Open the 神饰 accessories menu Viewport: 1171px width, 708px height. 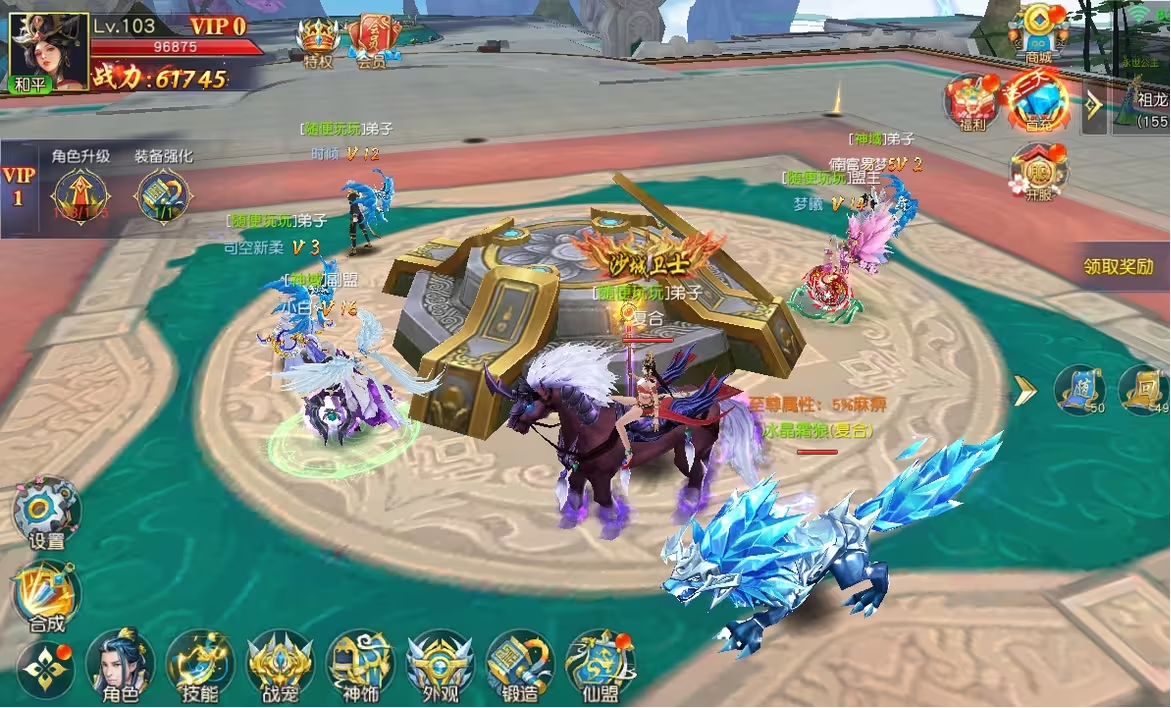click(360, 663)
